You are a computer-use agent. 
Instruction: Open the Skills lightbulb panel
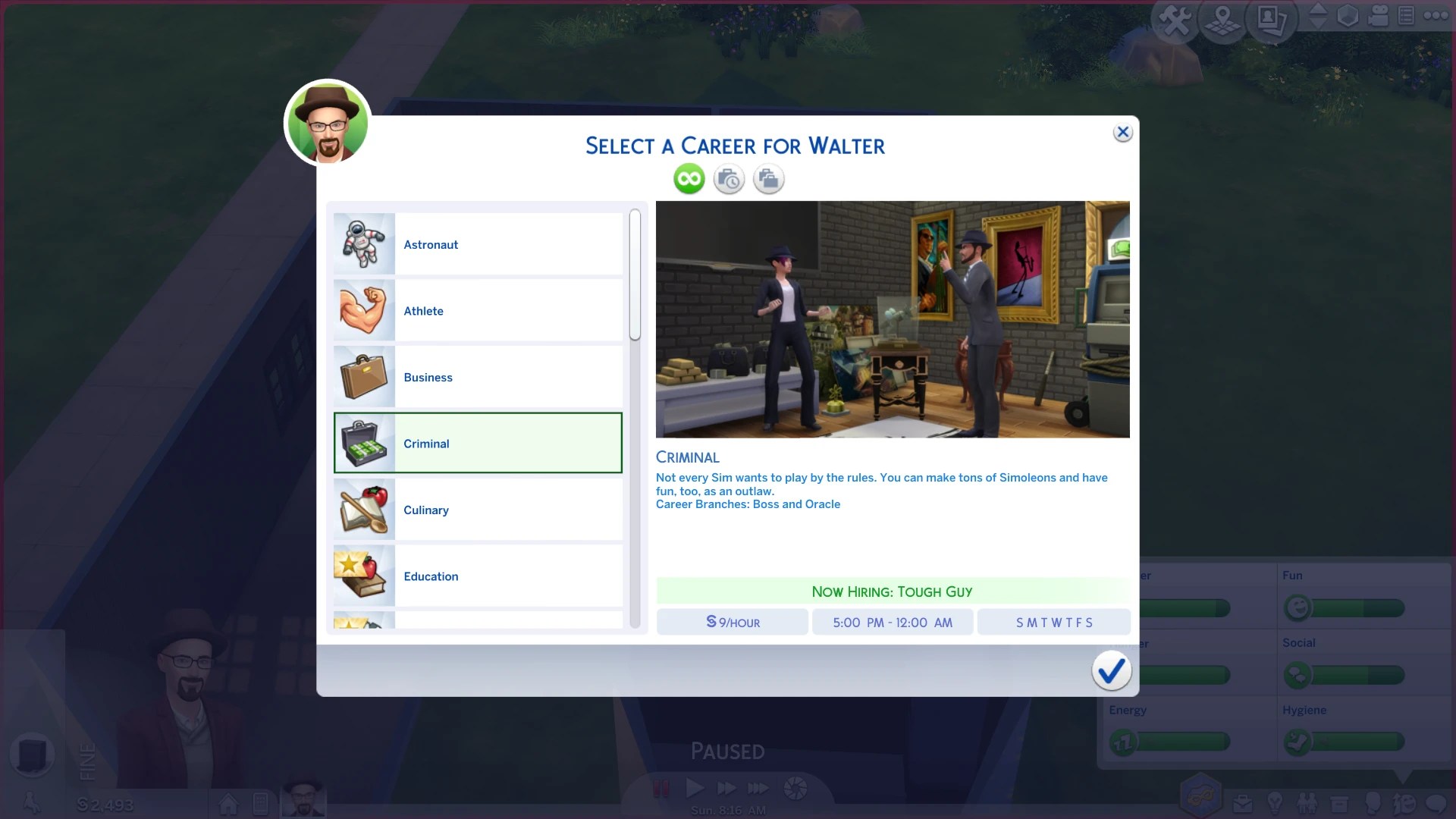tap(1276, 804)
